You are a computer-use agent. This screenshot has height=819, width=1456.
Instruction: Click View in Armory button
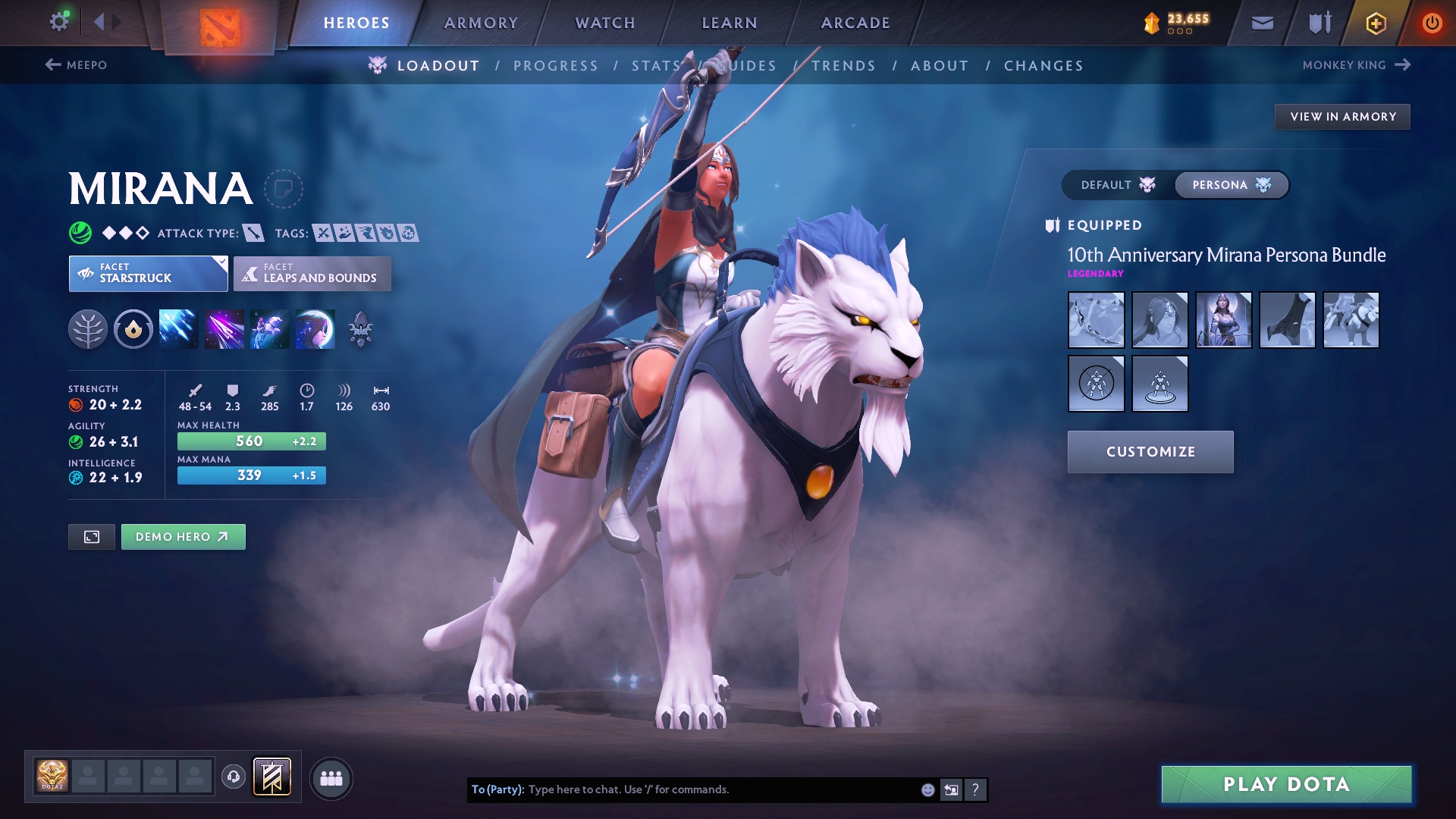pyautogui.click(x=1342, y=117)
